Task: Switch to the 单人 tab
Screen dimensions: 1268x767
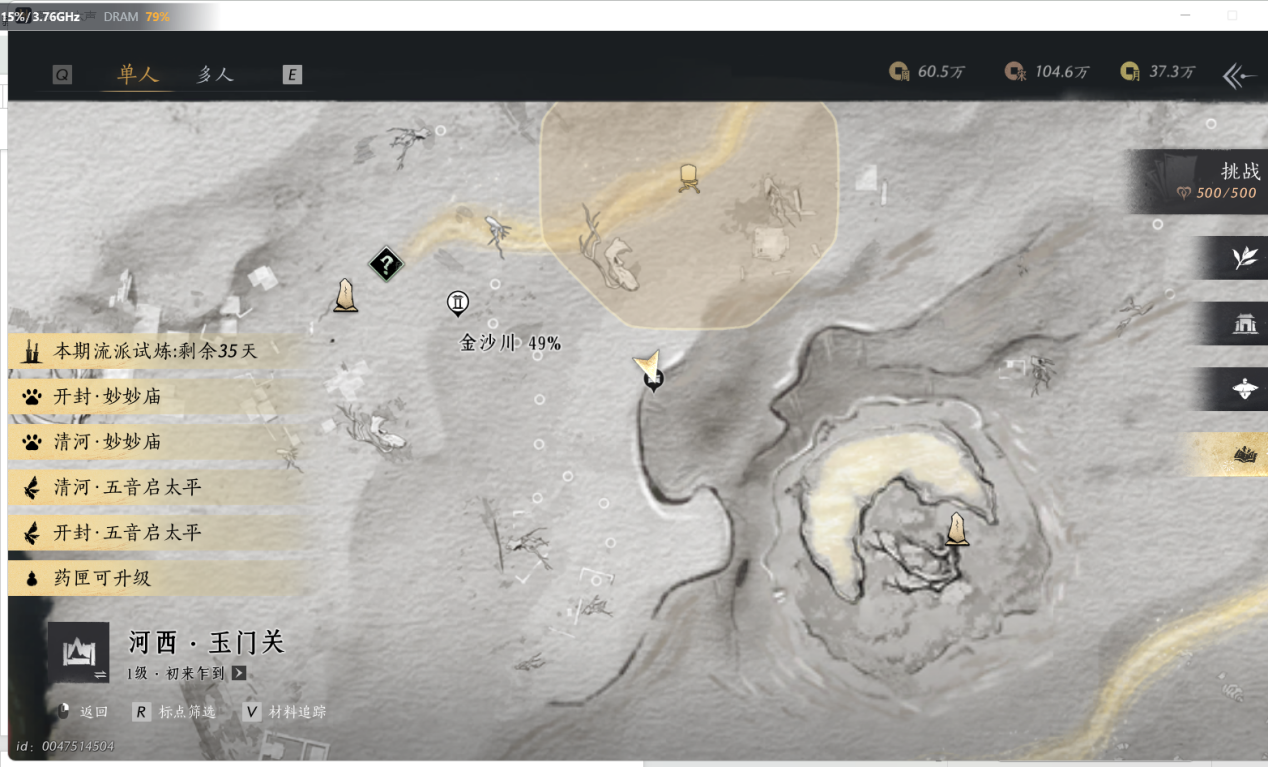Action: tap(138, 75)
